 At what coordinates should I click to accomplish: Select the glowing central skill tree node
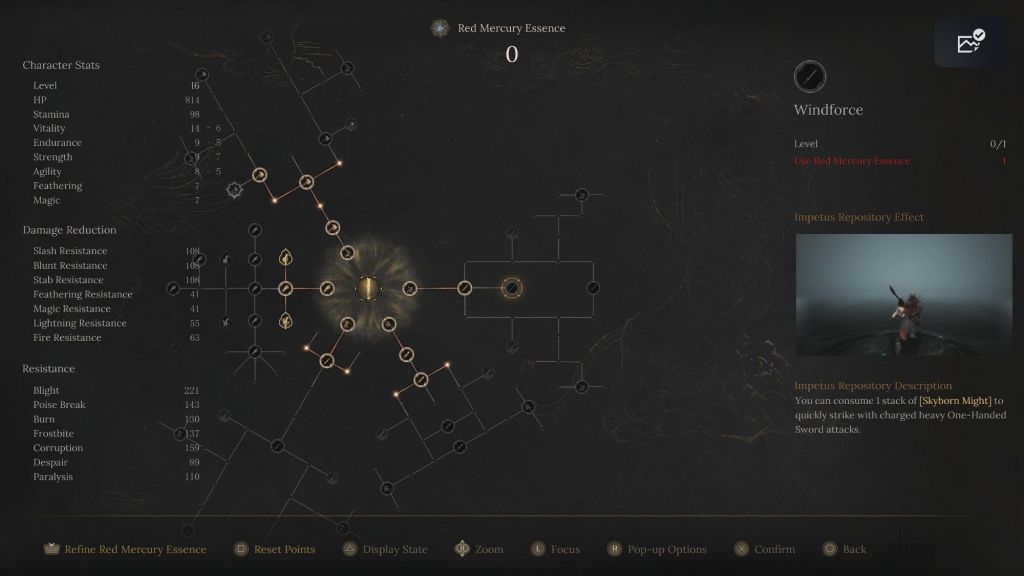369,289
